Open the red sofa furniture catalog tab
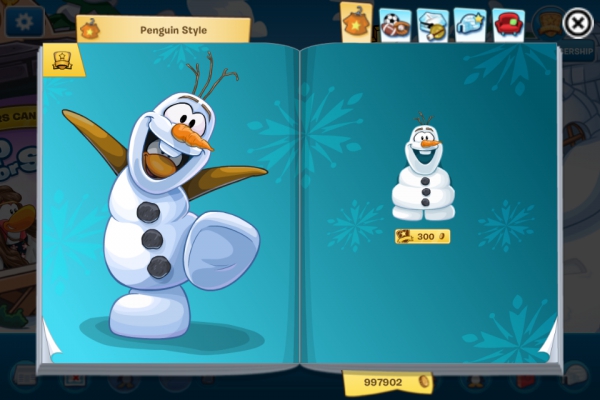 pos(508,23)
